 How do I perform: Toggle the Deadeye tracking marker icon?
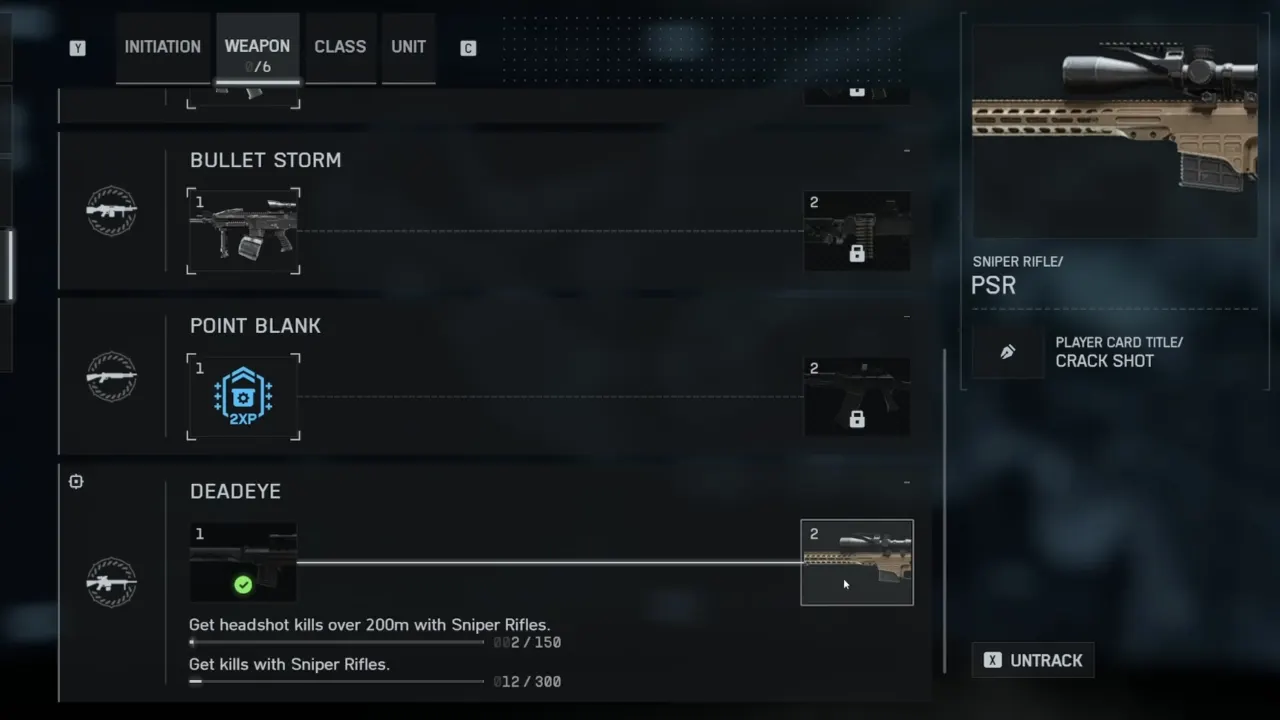click(76, 482)
